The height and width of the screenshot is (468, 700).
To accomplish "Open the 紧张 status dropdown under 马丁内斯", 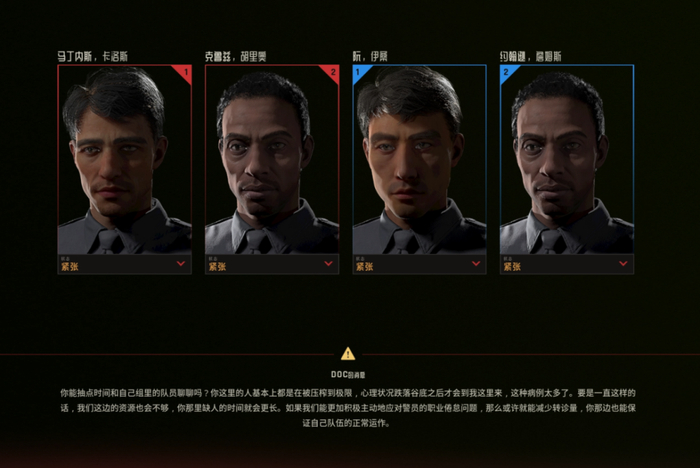I will click(x=181, y=264).
